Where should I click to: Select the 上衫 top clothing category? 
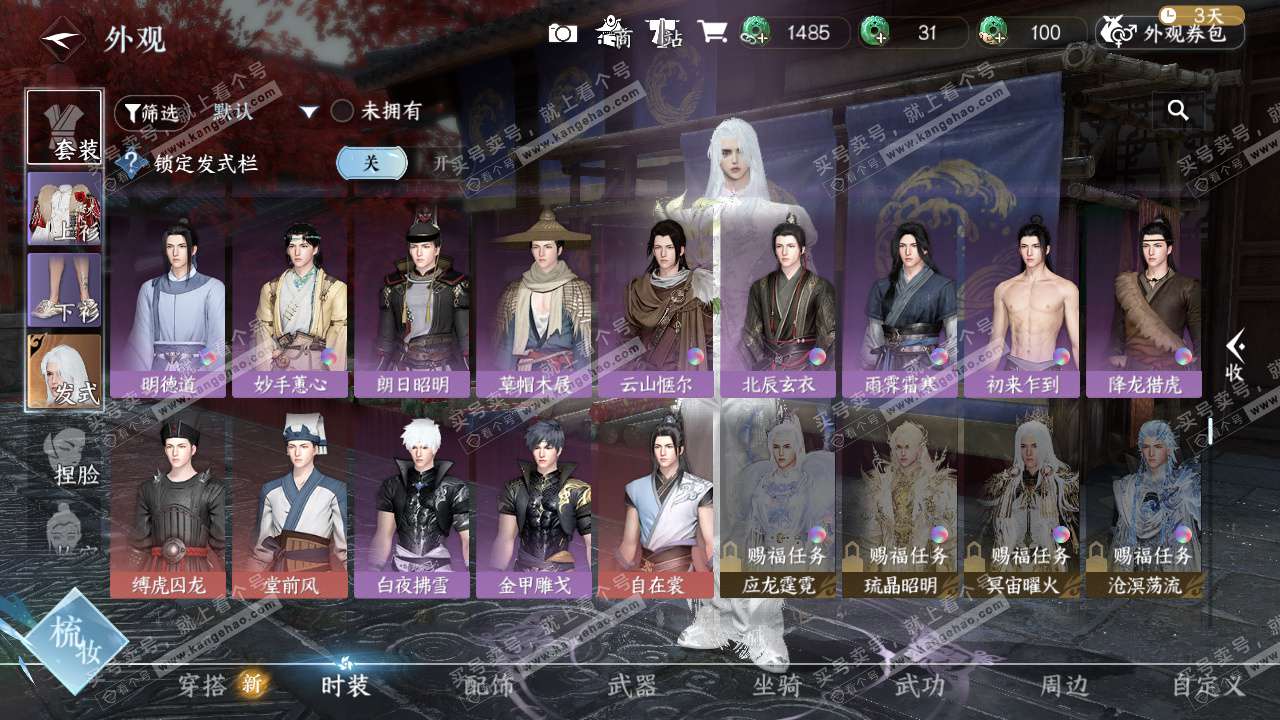coord(64,209)
